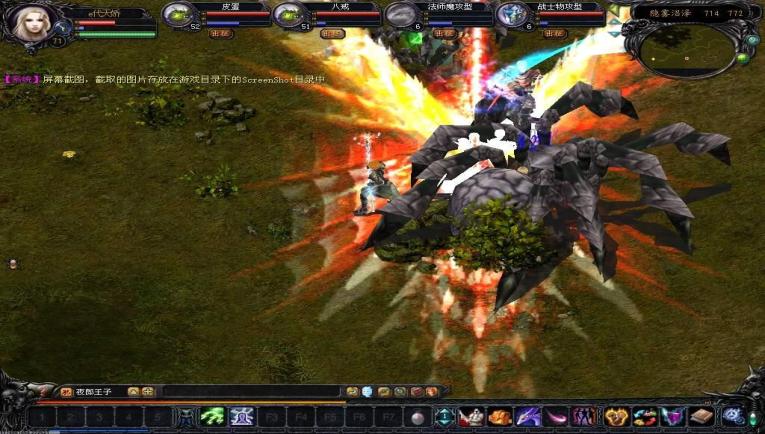765x434 pixels.
Task: Open the two-silhouette team icon
Action: pyautogui.click(x=584, y=417)
